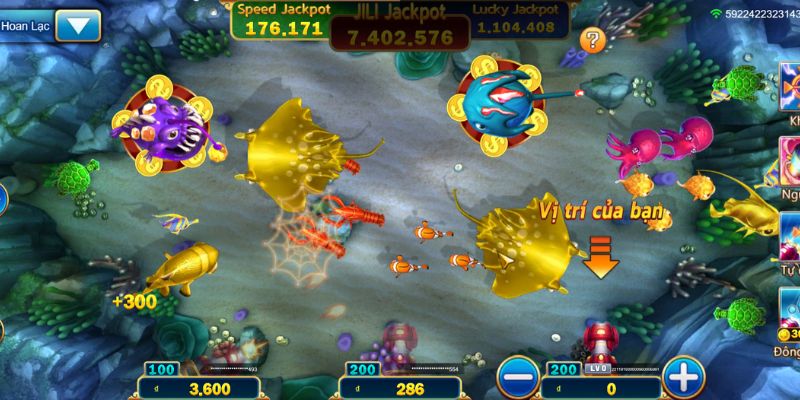Decrease the bet with the minus button
800x400 pixels.
(516, 377)
